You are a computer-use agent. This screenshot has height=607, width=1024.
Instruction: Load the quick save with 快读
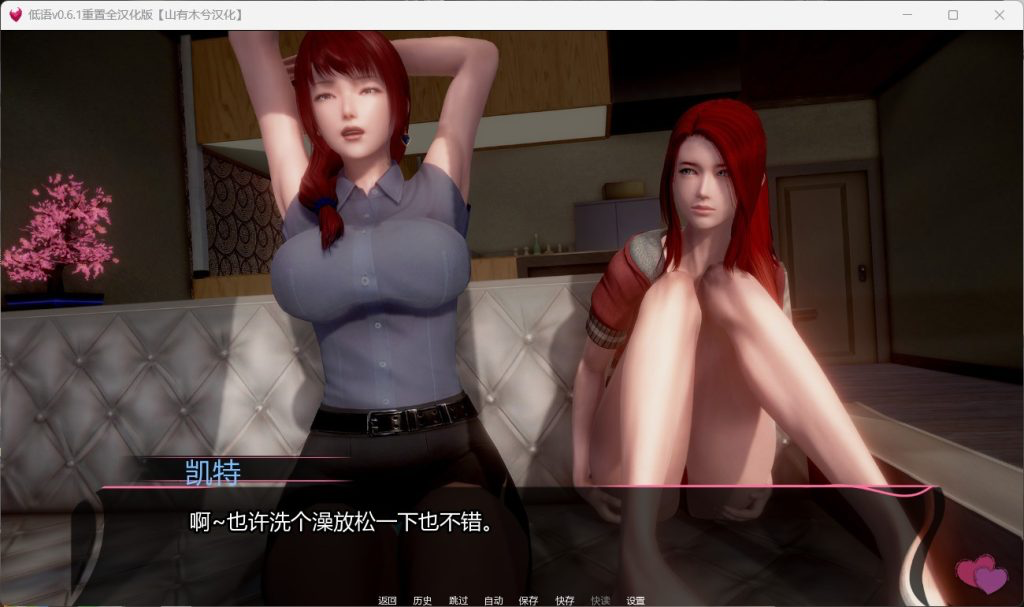(600, 600)
